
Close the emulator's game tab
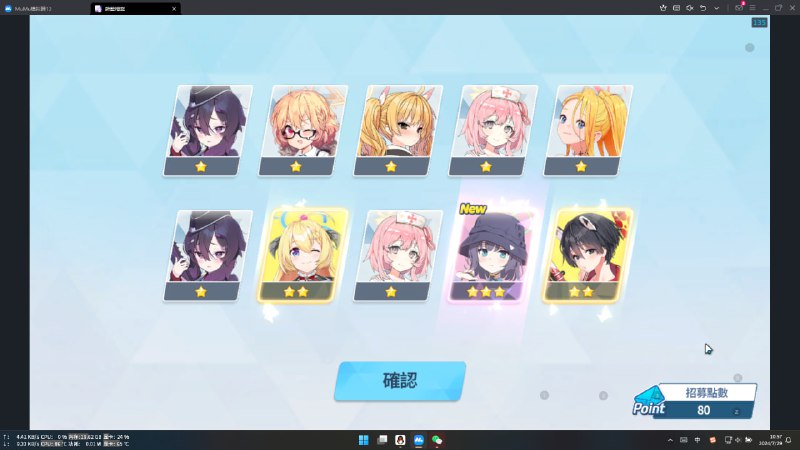(x=173, y=8)
